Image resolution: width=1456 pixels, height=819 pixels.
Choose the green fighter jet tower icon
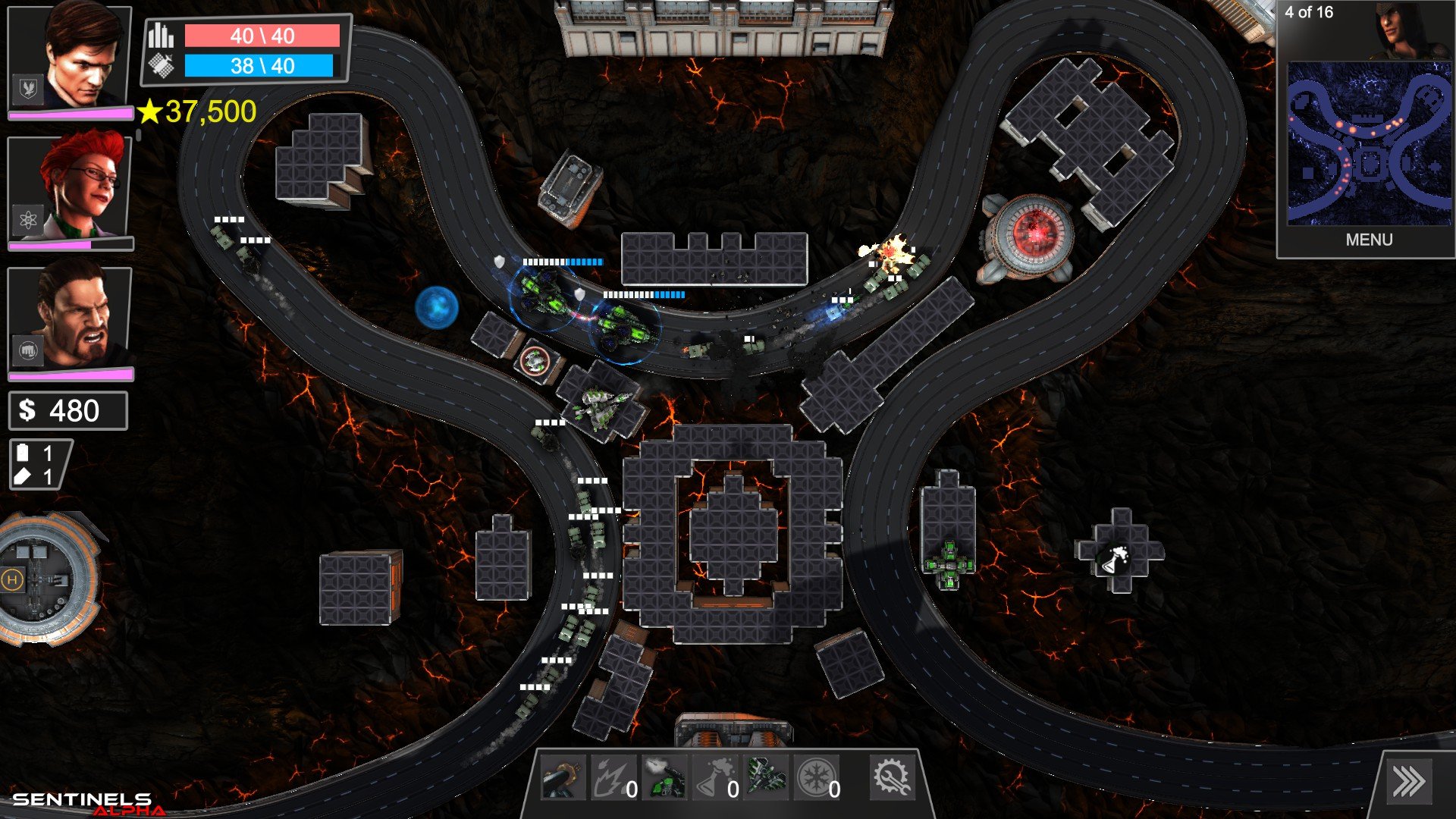pos(766,777)
